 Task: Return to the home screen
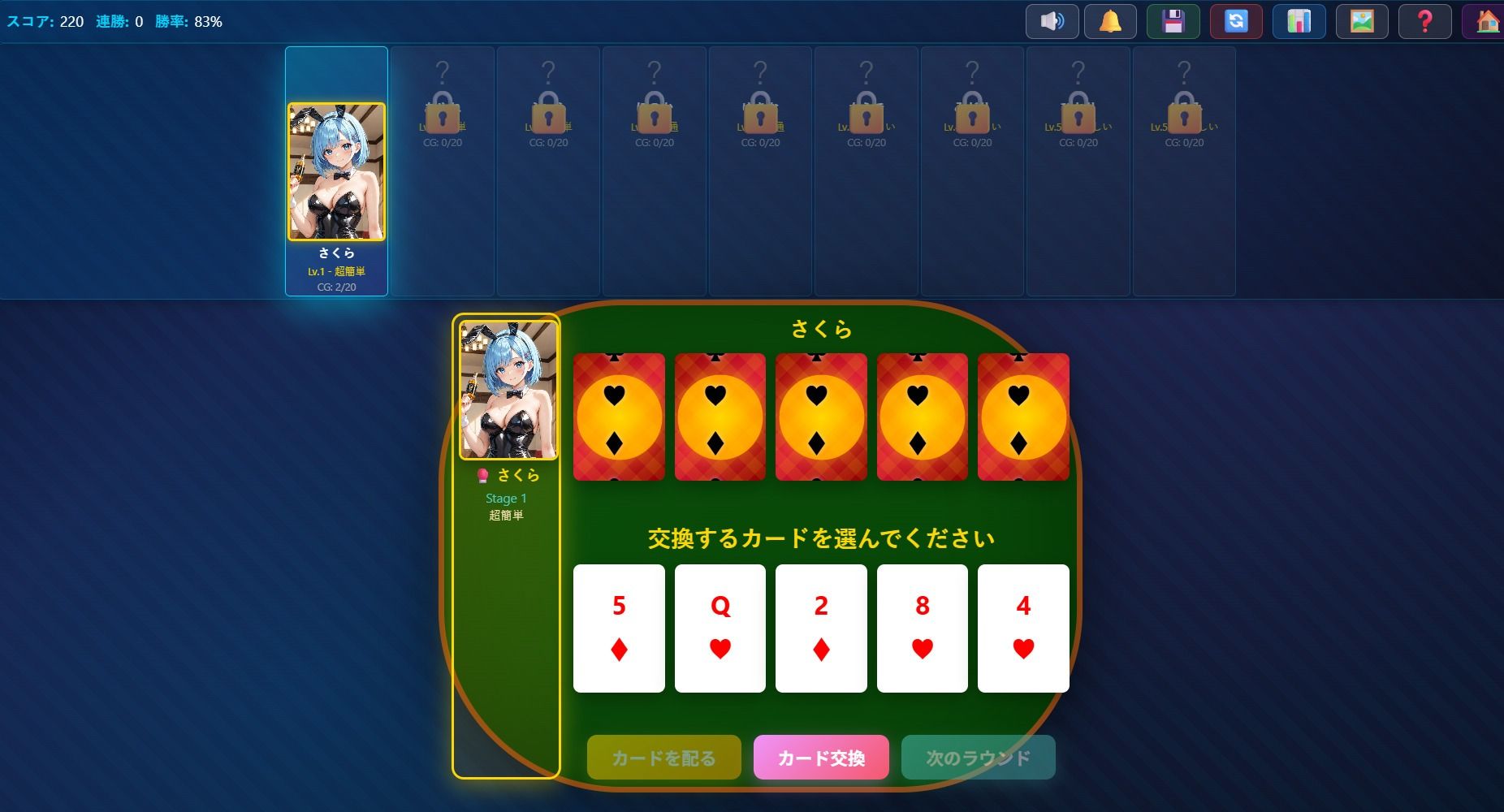pos(1488,20)
